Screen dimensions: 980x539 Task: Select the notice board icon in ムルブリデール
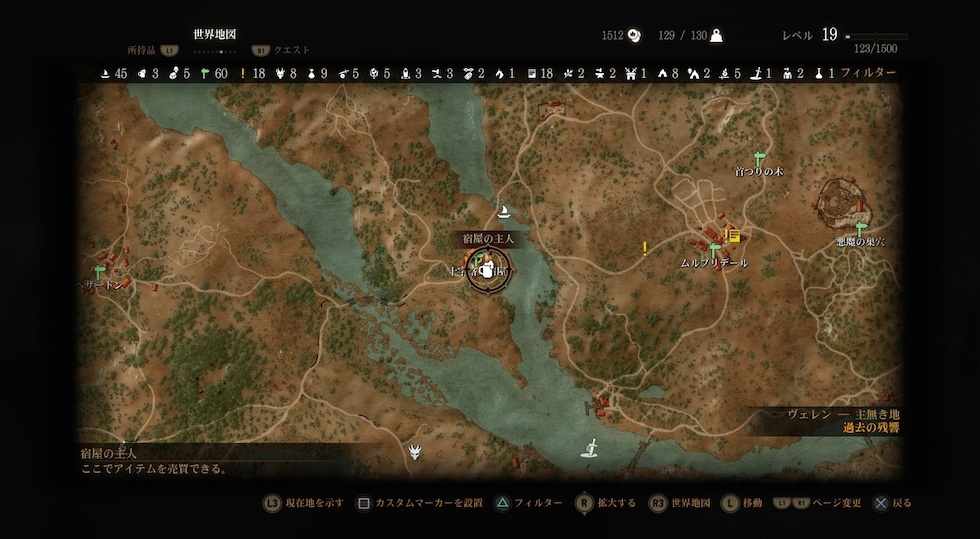(734, 236)
